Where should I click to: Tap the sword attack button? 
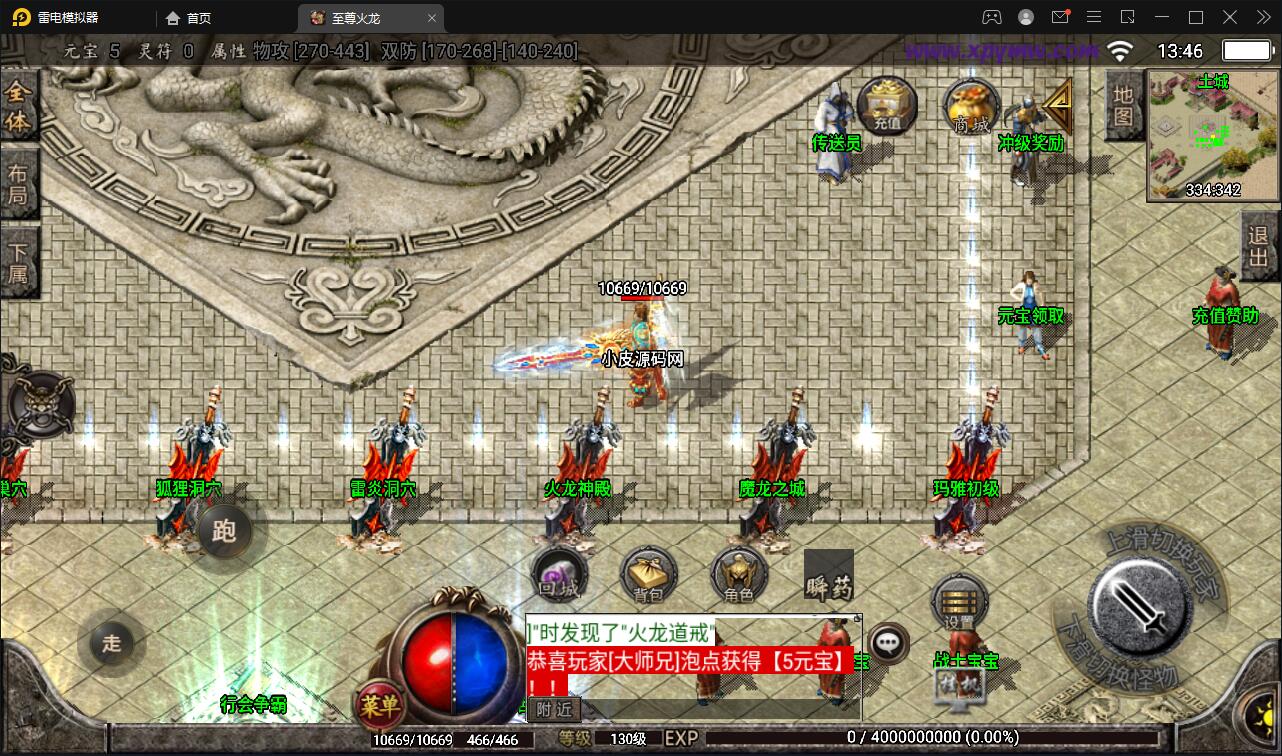(1140, 604)
